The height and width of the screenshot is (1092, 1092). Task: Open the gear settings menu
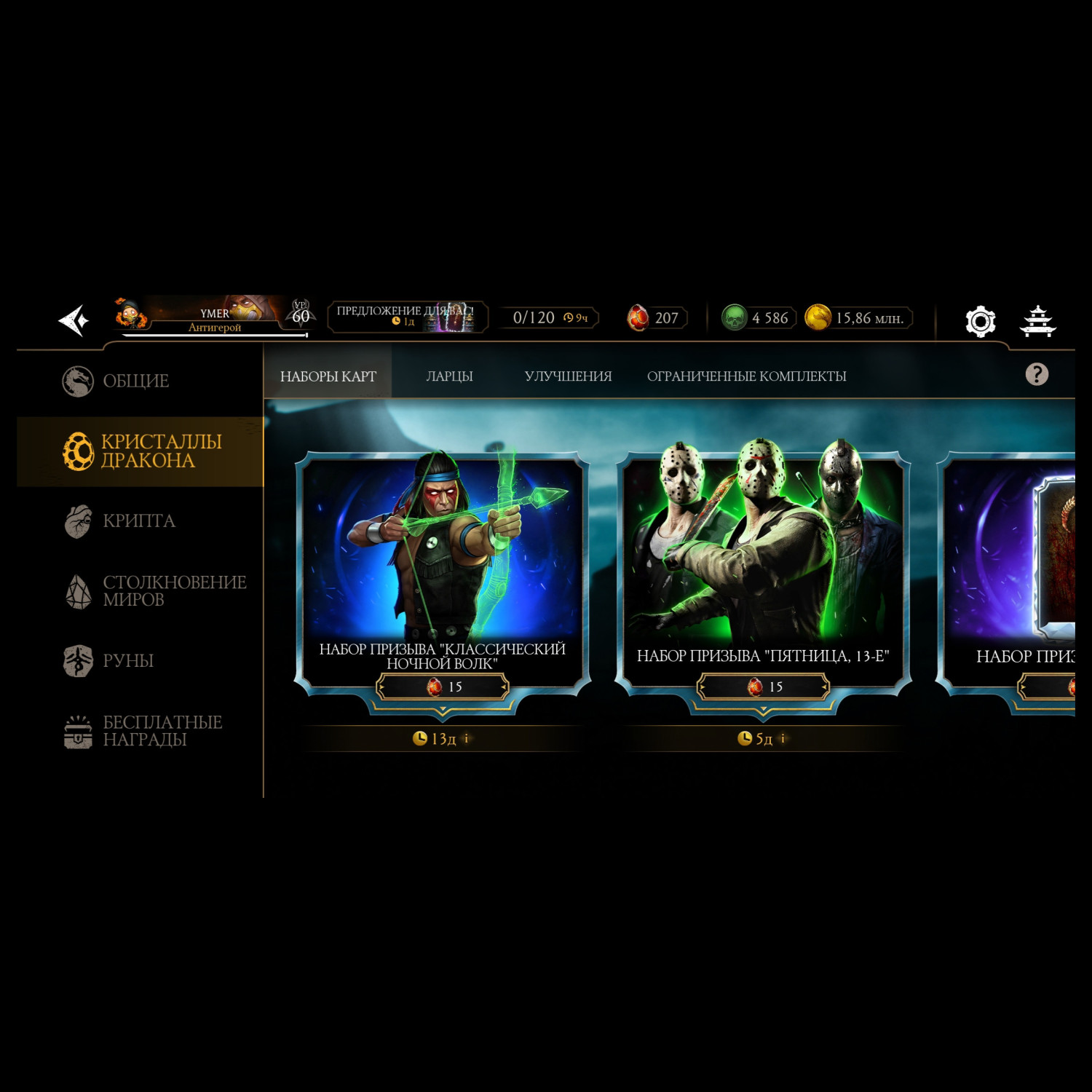(980, 321)
